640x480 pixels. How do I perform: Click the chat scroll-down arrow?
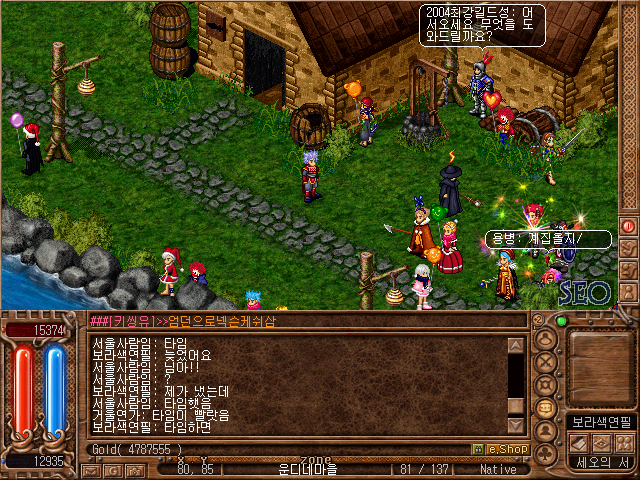516,405
